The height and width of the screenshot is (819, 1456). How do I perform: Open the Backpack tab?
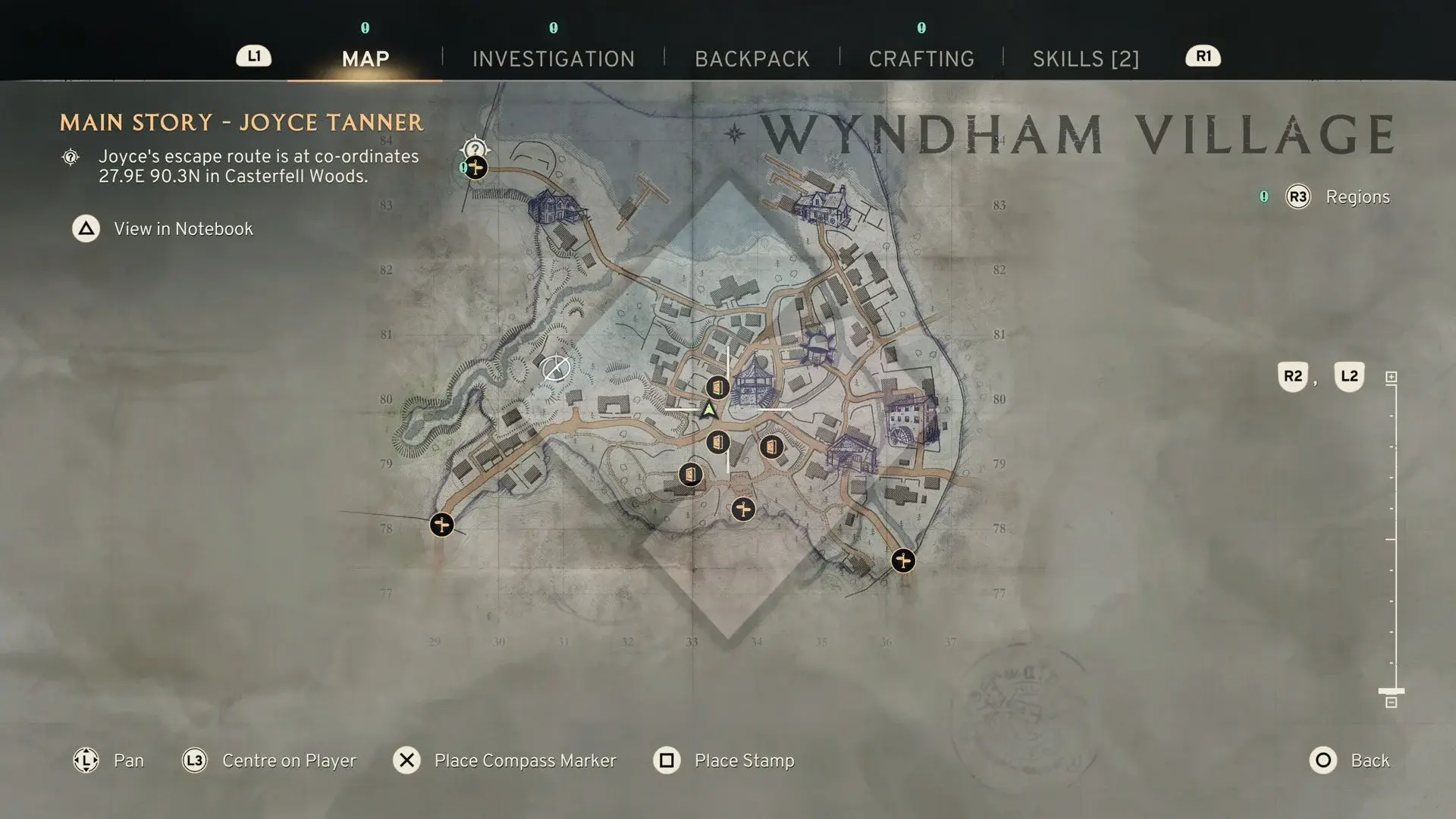pos(752,58)
